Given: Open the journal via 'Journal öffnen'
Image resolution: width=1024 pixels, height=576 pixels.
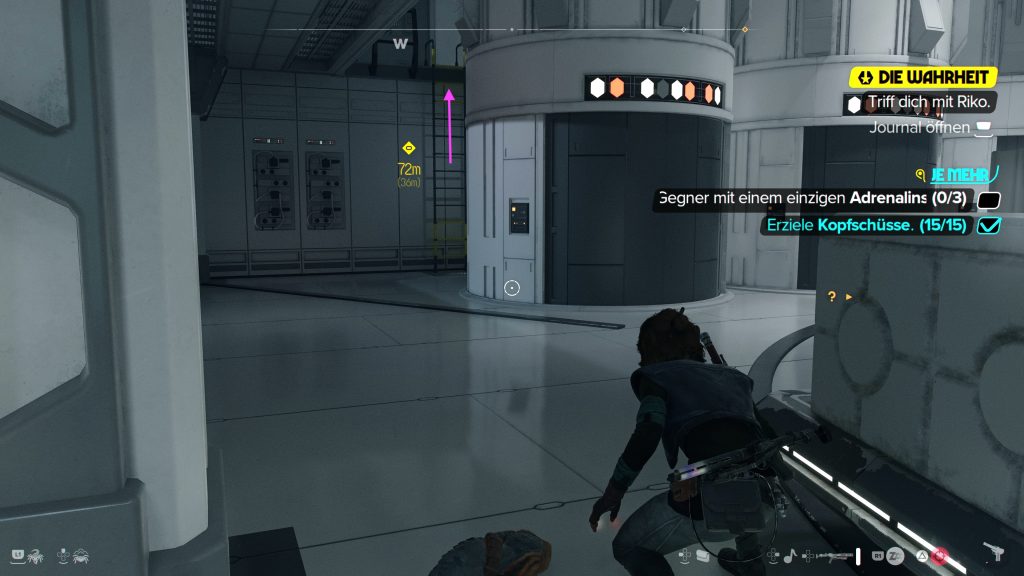Looking at the screenshot, I should 920,127.
